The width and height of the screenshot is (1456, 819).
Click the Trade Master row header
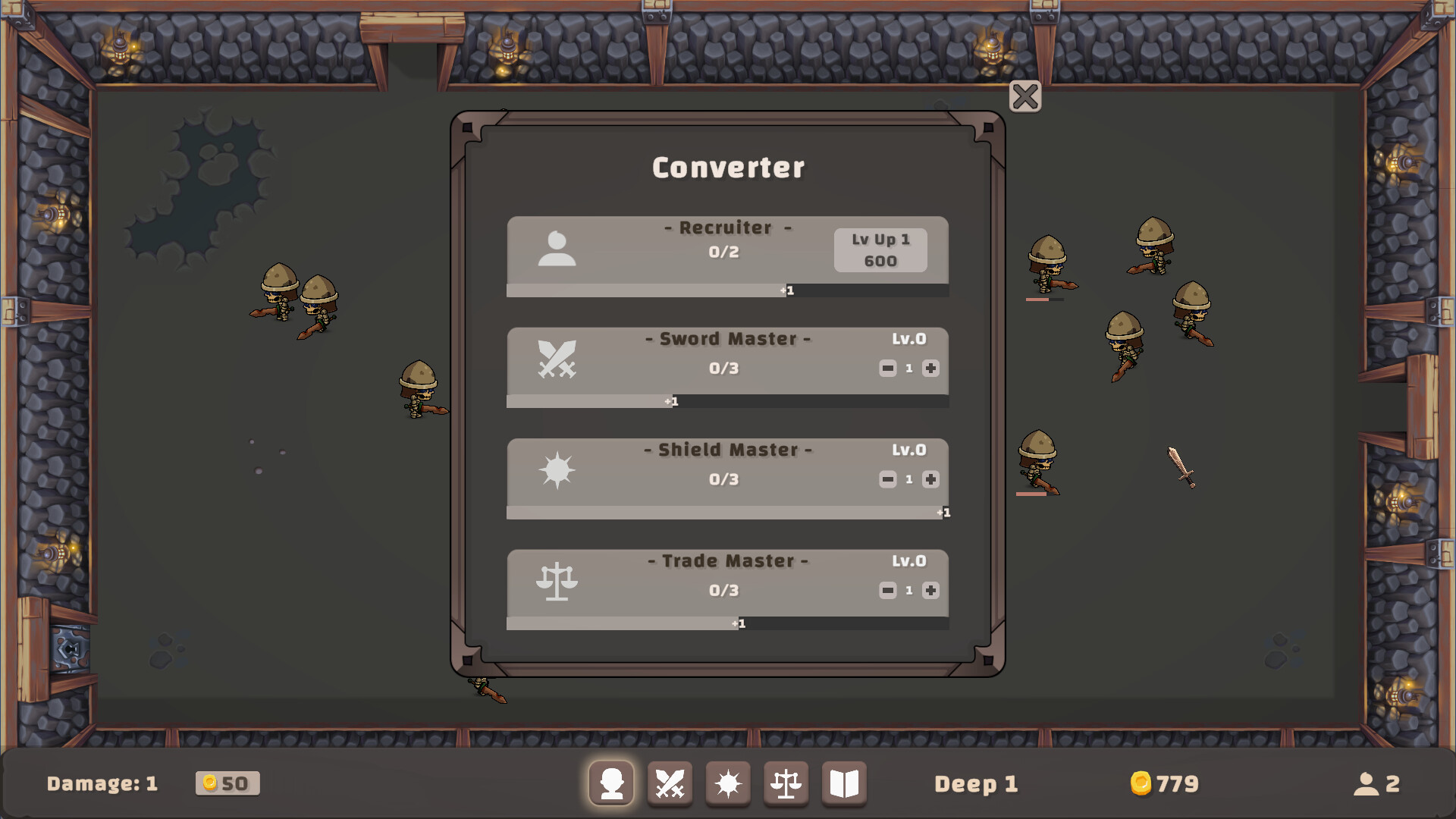726,561
